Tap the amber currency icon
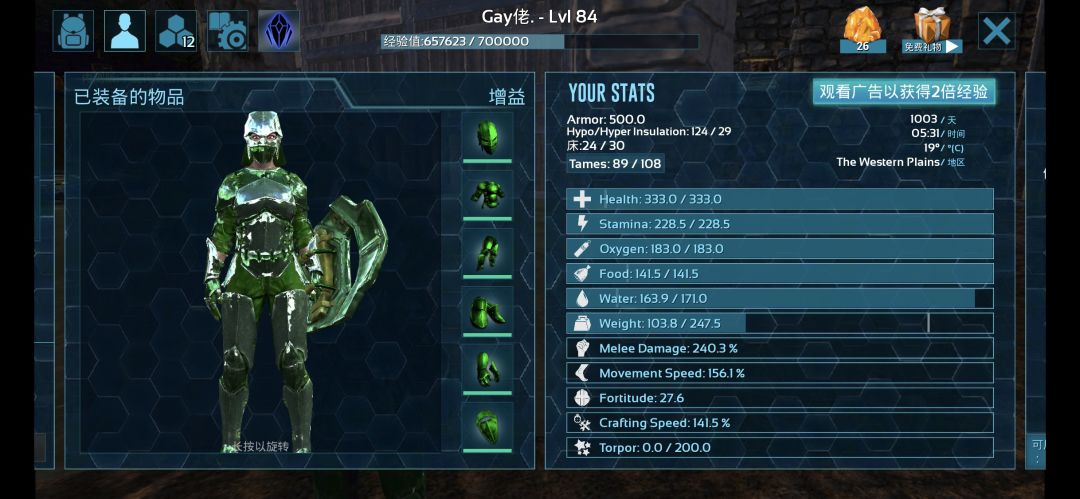 [862, 30]
